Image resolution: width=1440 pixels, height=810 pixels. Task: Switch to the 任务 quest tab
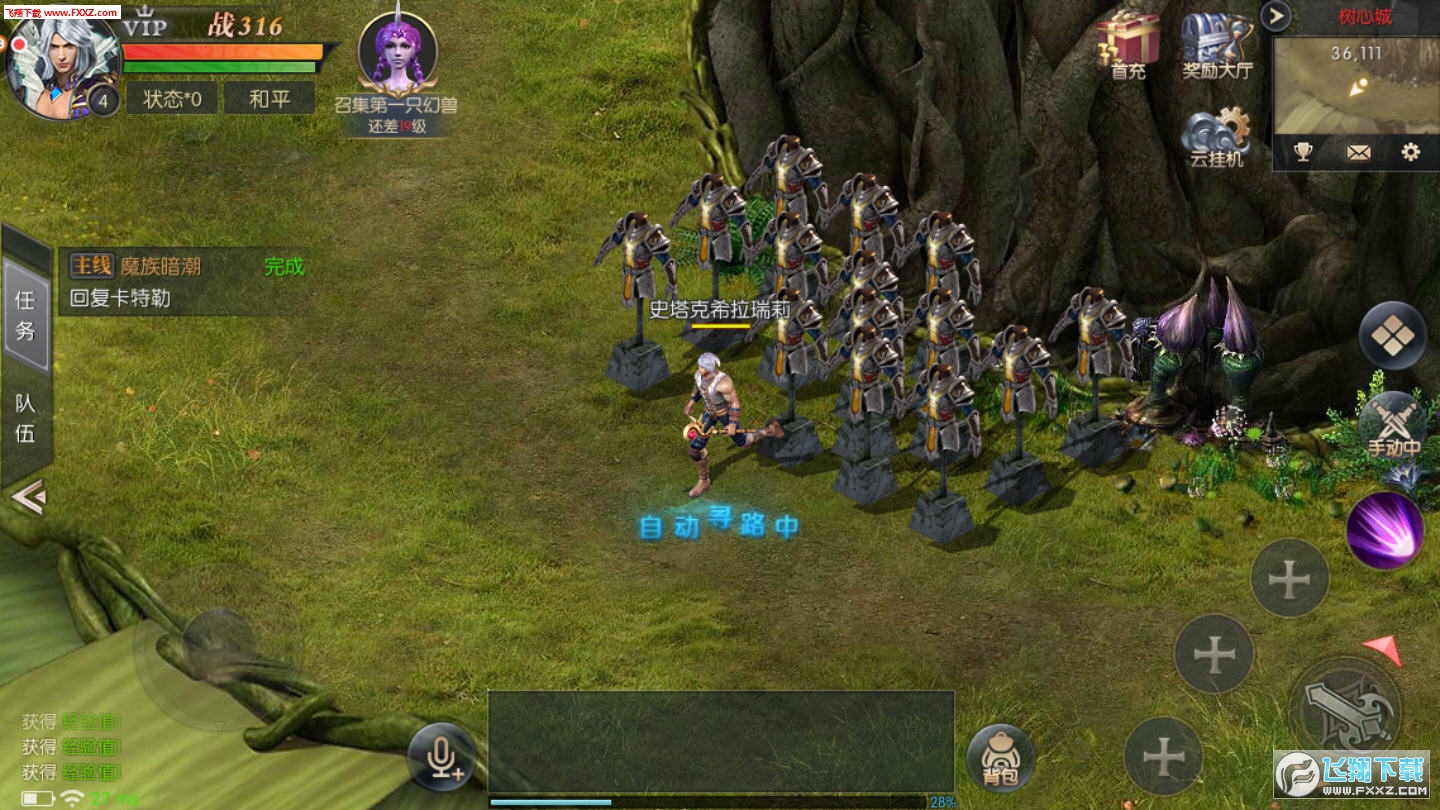(x=26, y=314)
